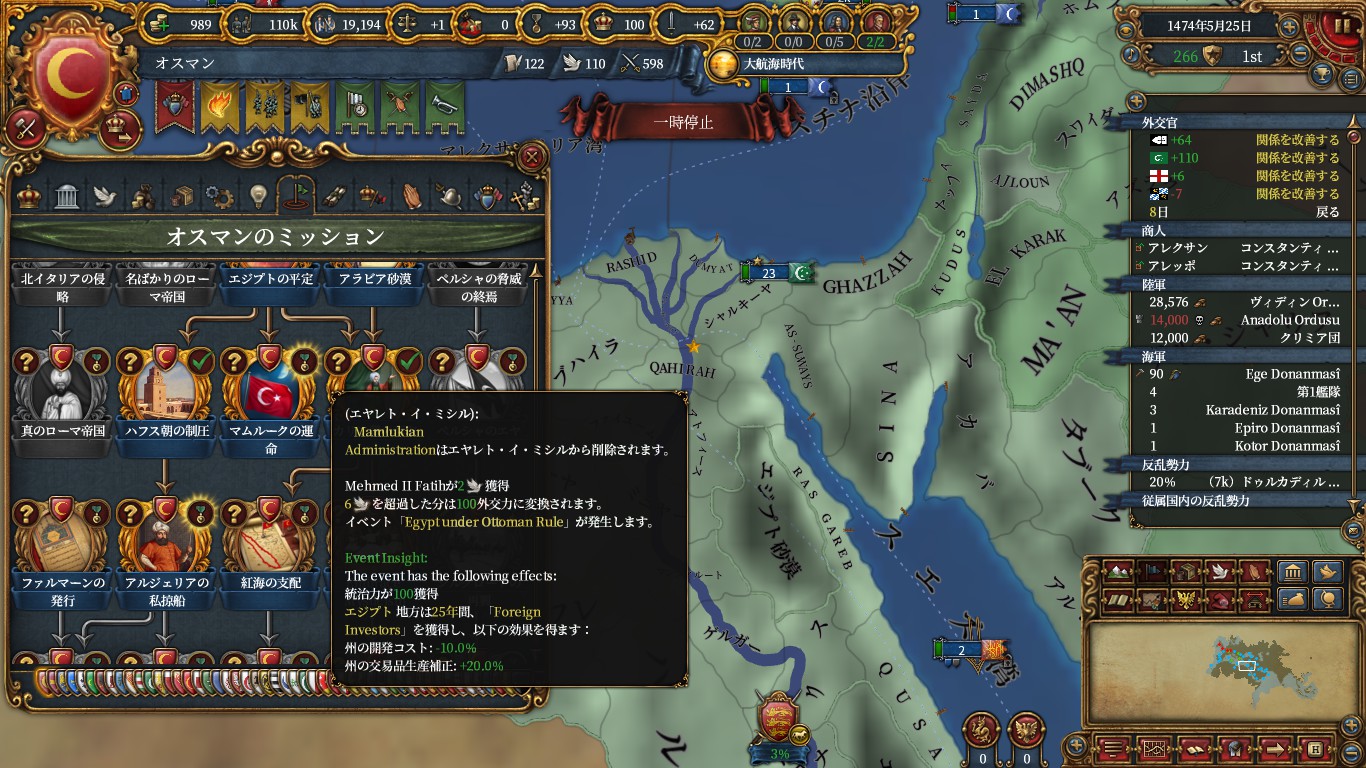Screen dimensions: 1366x768
Task: Switch to the lightbulb technology tab
Action: tap(258, 196)
